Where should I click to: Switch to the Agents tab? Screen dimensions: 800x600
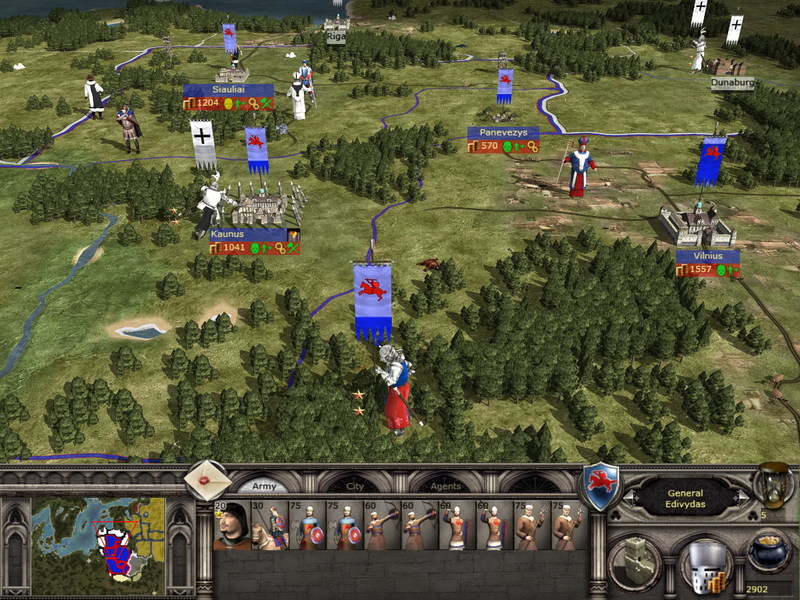click(x=446, y=486)
